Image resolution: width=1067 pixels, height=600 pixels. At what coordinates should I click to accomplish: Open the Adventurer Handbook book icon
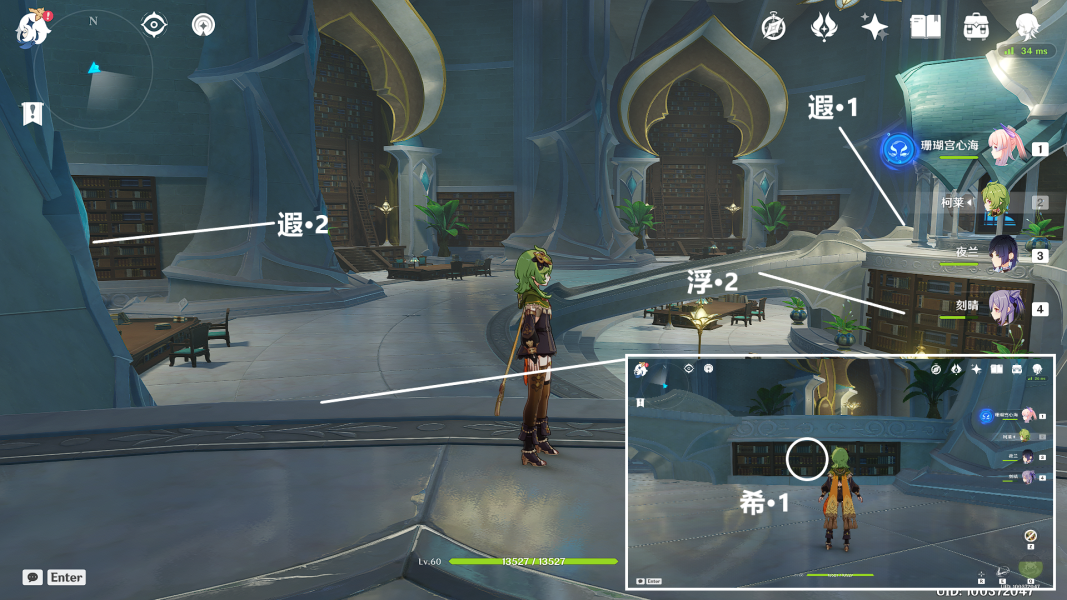pyautogui.click(x=925, y=27)
